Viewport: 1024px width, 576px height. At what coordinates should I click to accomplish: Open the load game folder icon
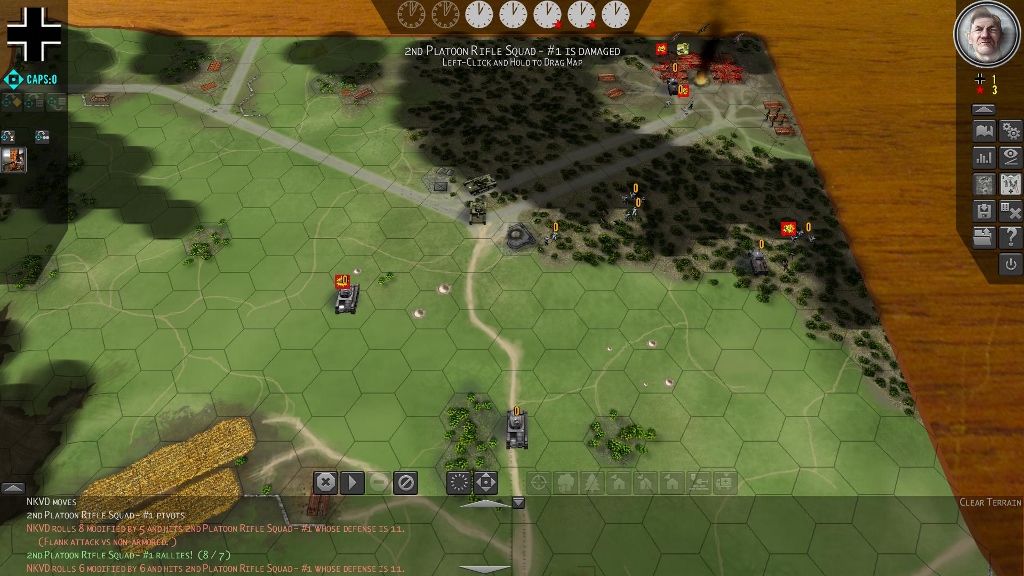pyautogui.click(x=984, y=237)
